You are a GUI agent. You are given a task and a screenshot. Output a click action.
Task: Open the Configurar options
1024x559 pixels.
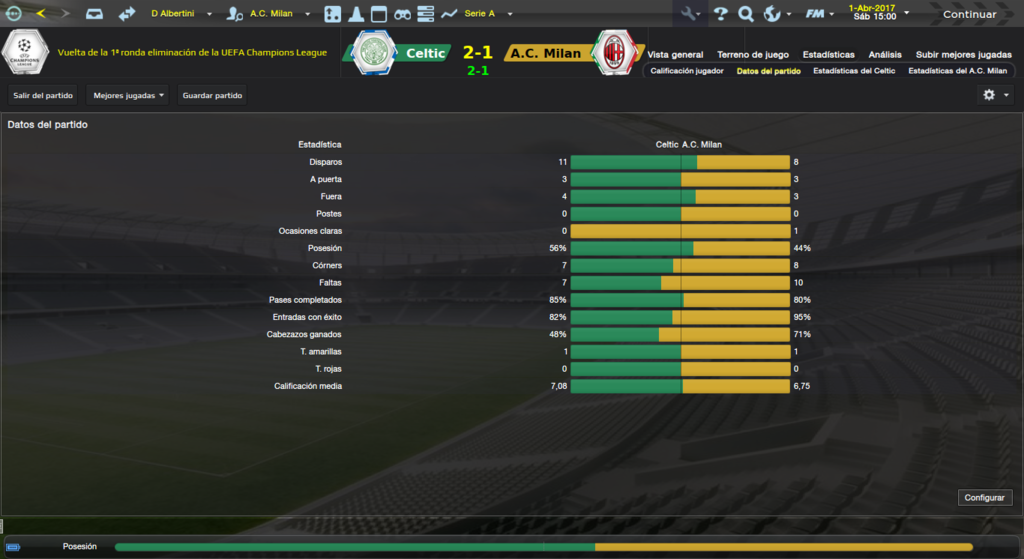[x=985, y=497]
